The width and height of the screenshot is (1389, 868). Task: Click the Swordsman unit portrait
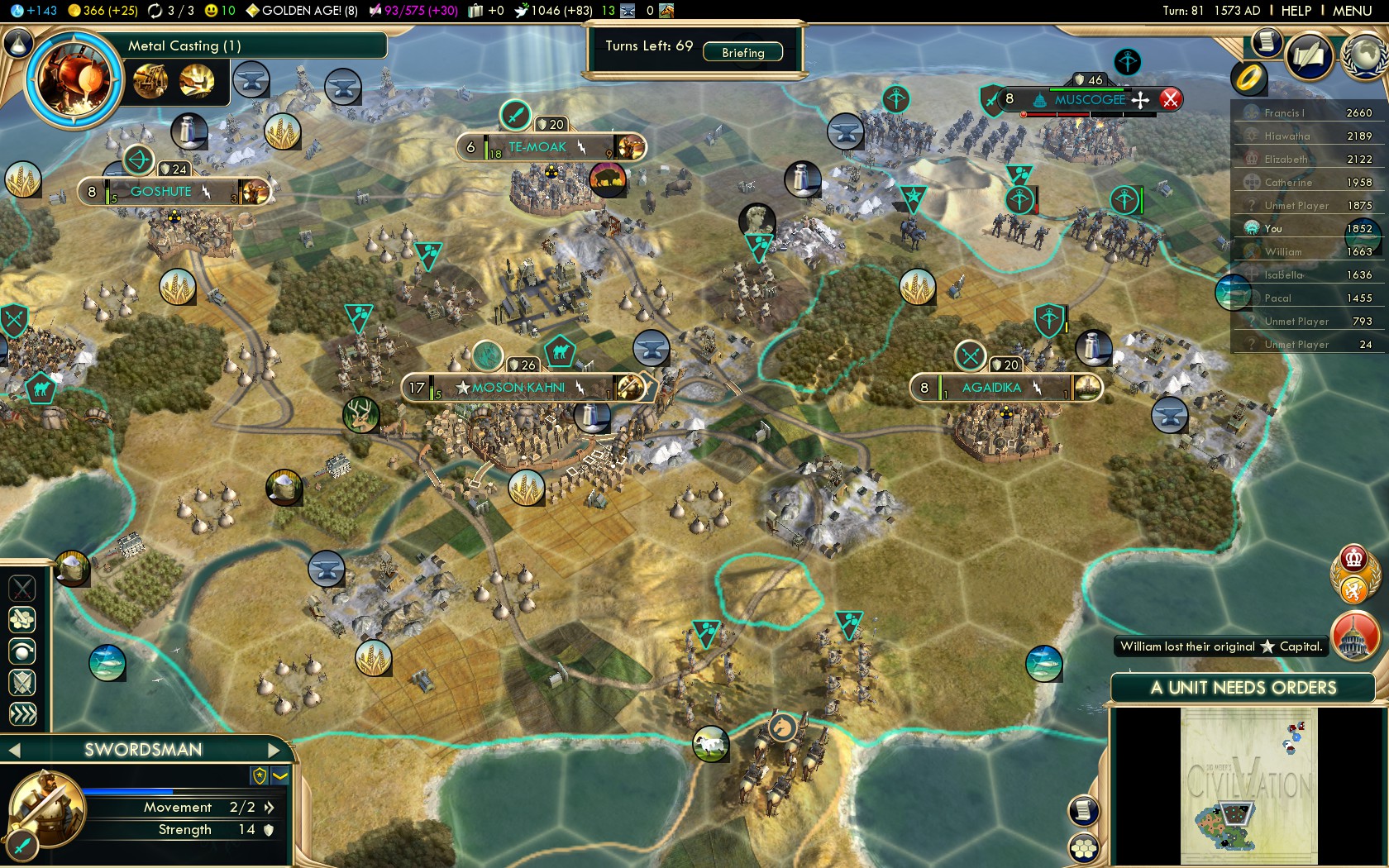(46, 807)
